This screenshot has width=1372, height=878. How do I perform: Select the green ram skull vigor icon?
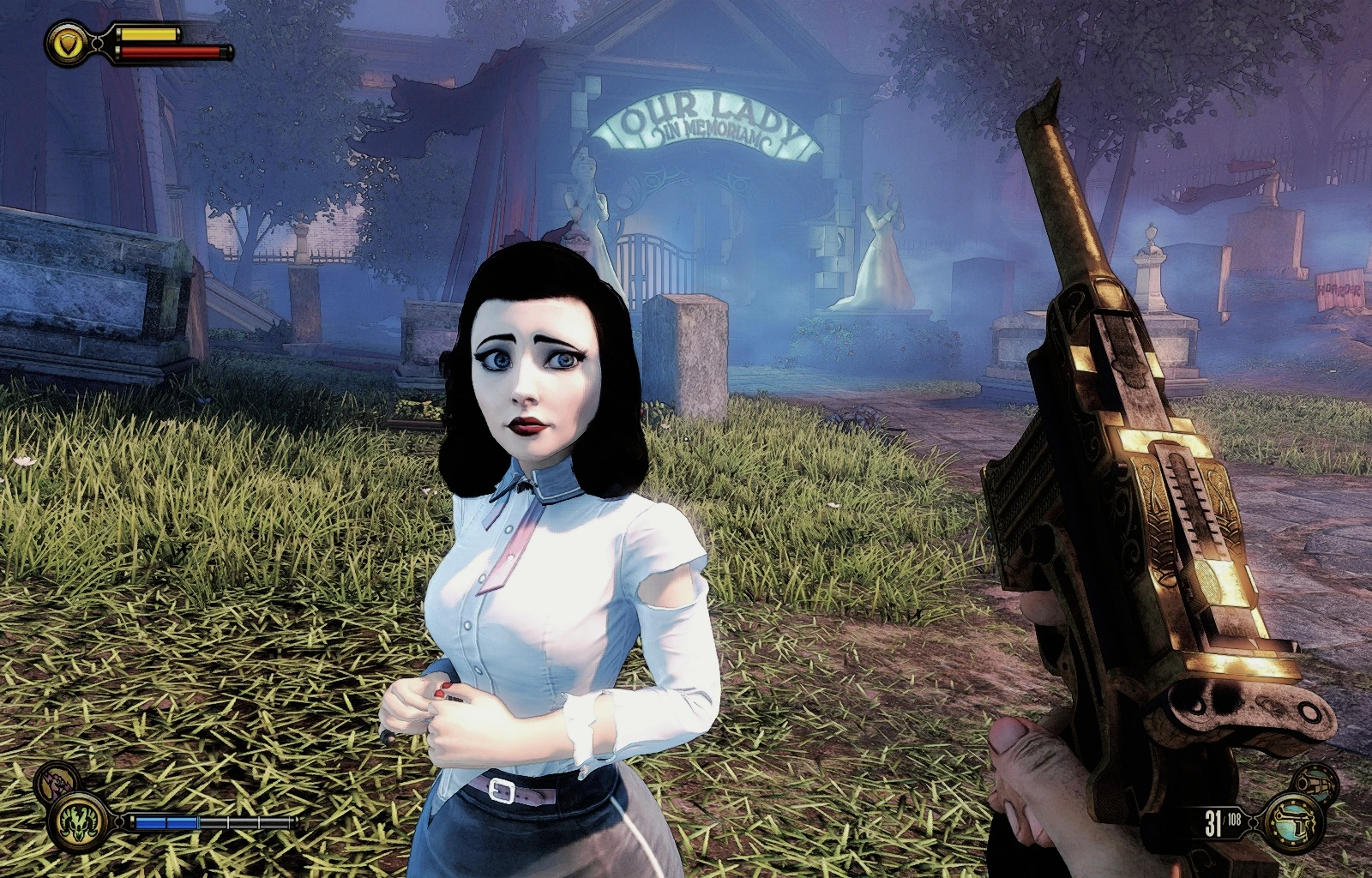79,821
